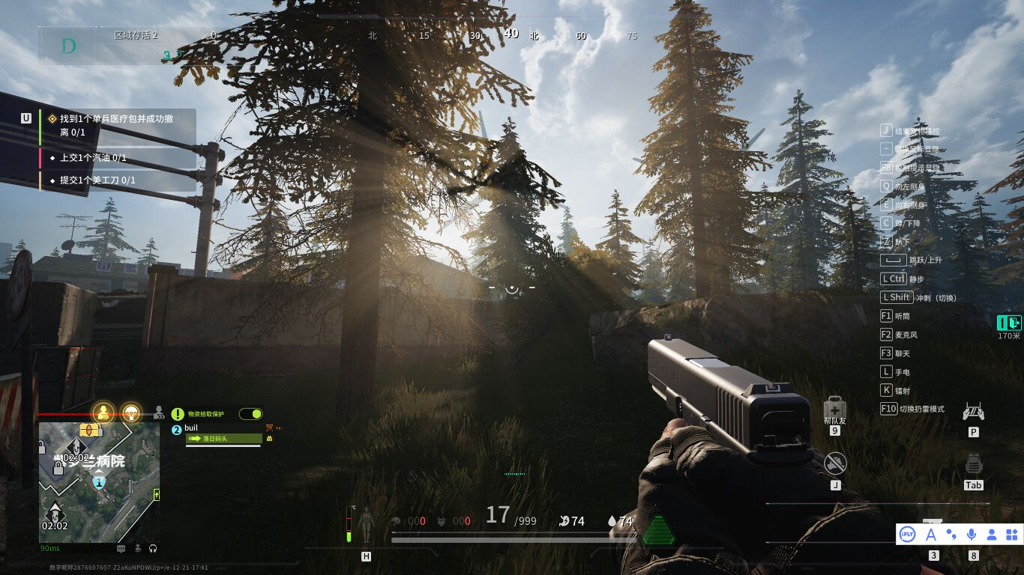Click the green exit marker icon

(x=1009, y=322)
